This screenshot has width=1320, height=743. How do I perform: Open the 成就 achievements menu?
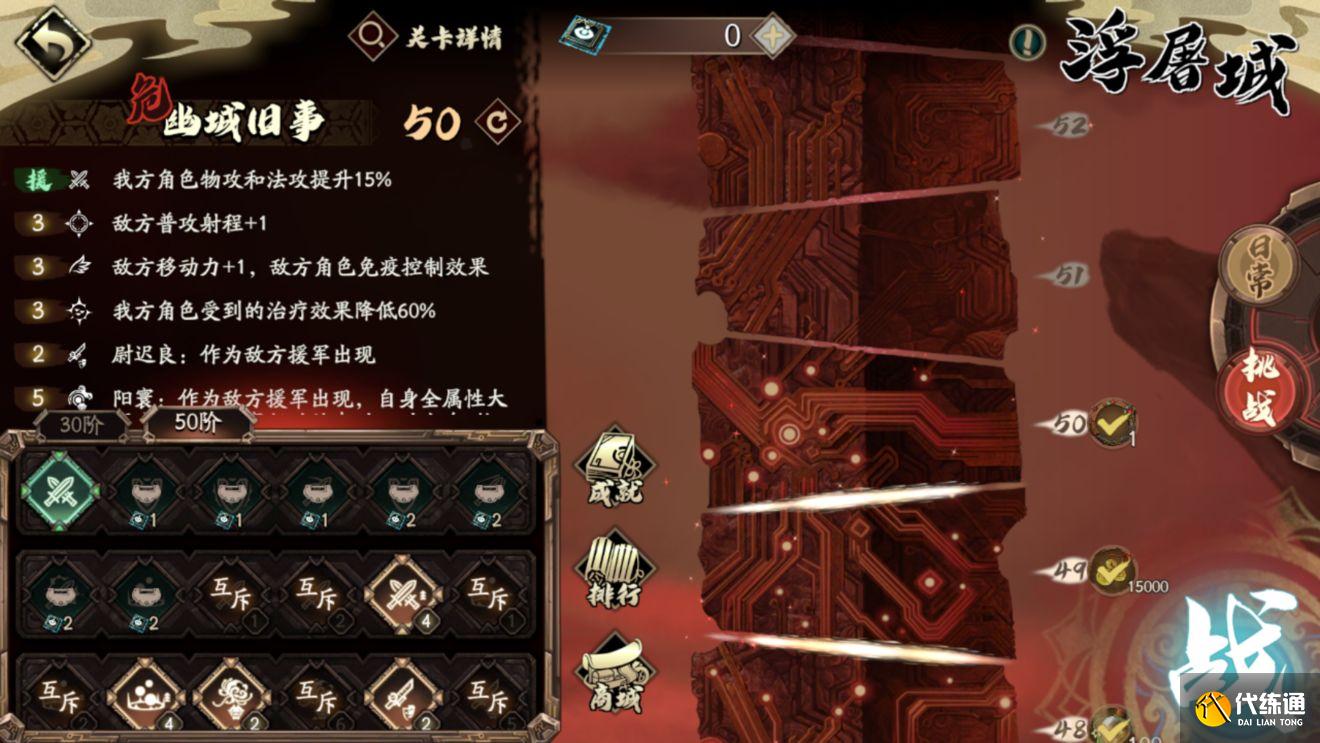point(615,467)
